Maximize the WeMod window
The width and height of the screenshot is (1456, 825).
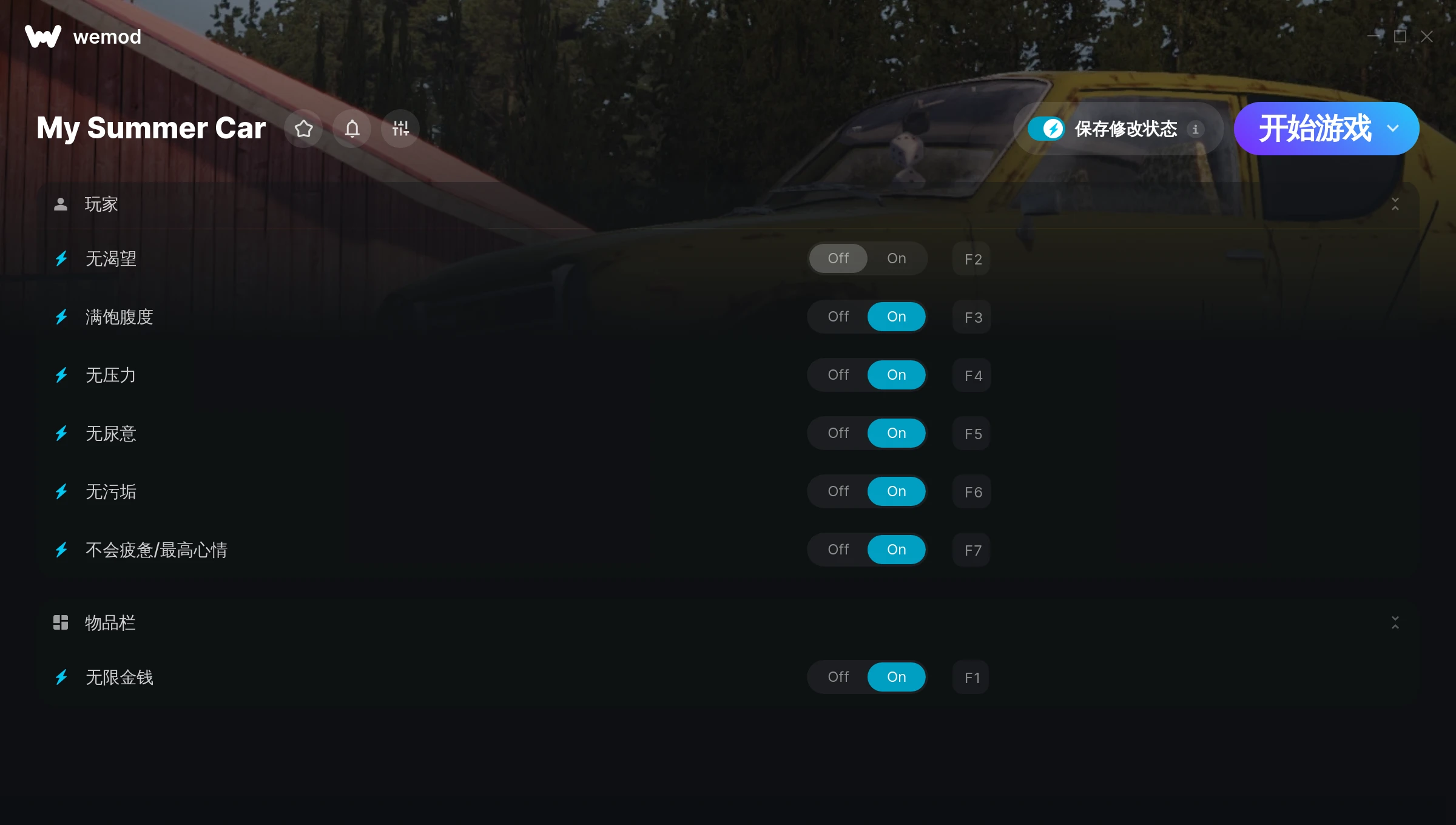1400,36
